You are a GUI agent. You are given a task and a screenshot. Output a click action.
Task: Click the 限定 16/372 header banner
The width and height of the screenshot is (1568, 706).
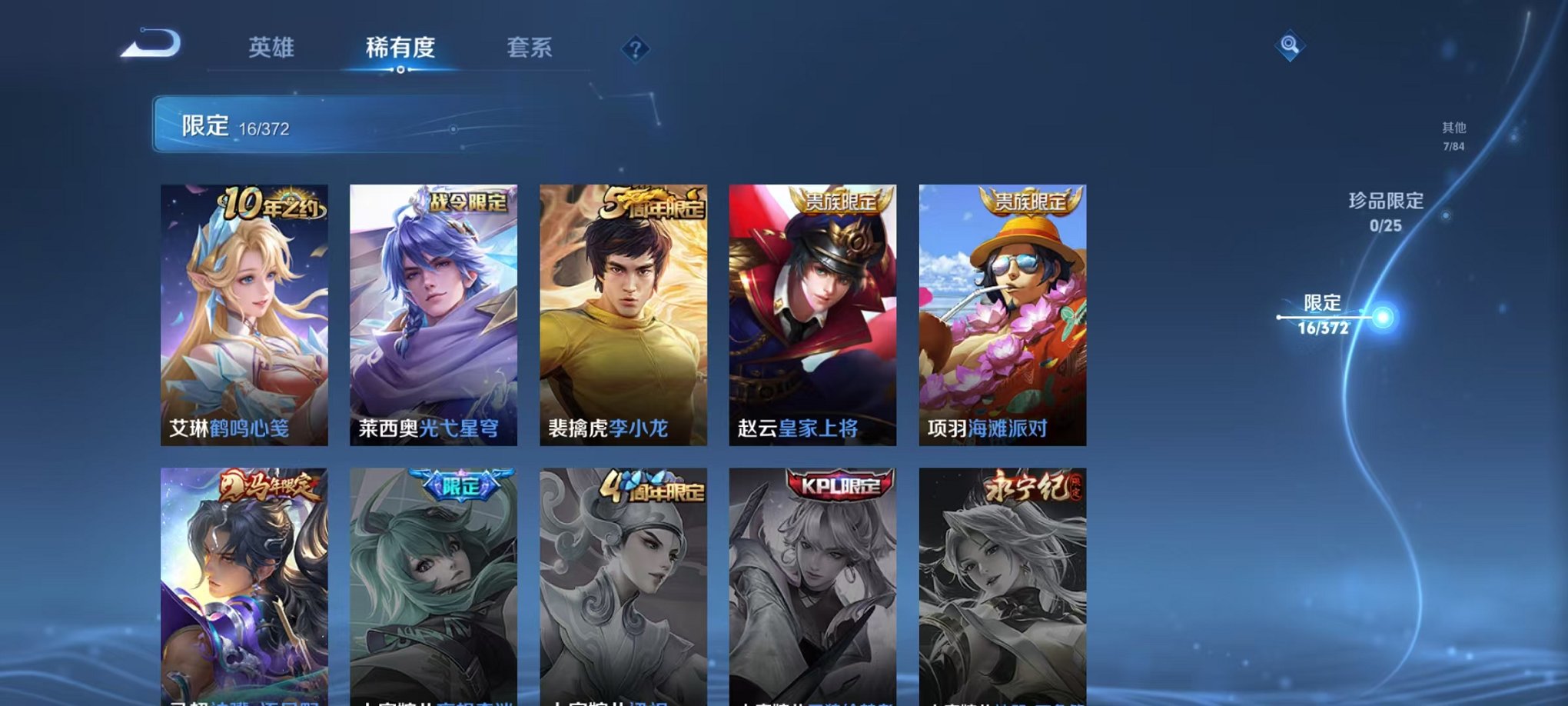307,125
